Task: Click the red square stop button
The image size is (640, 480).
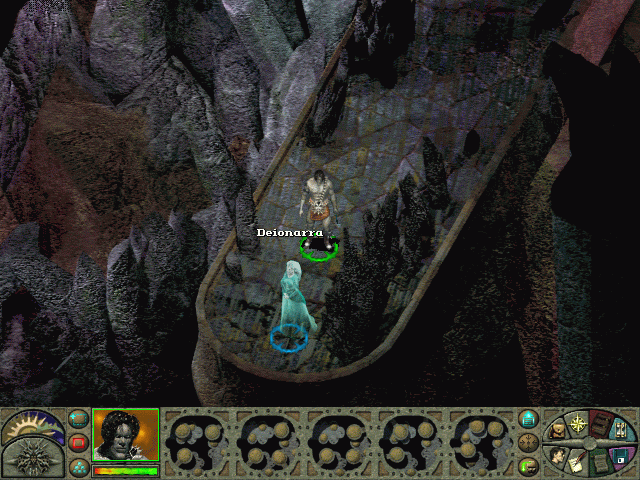Action: point(78,443)
